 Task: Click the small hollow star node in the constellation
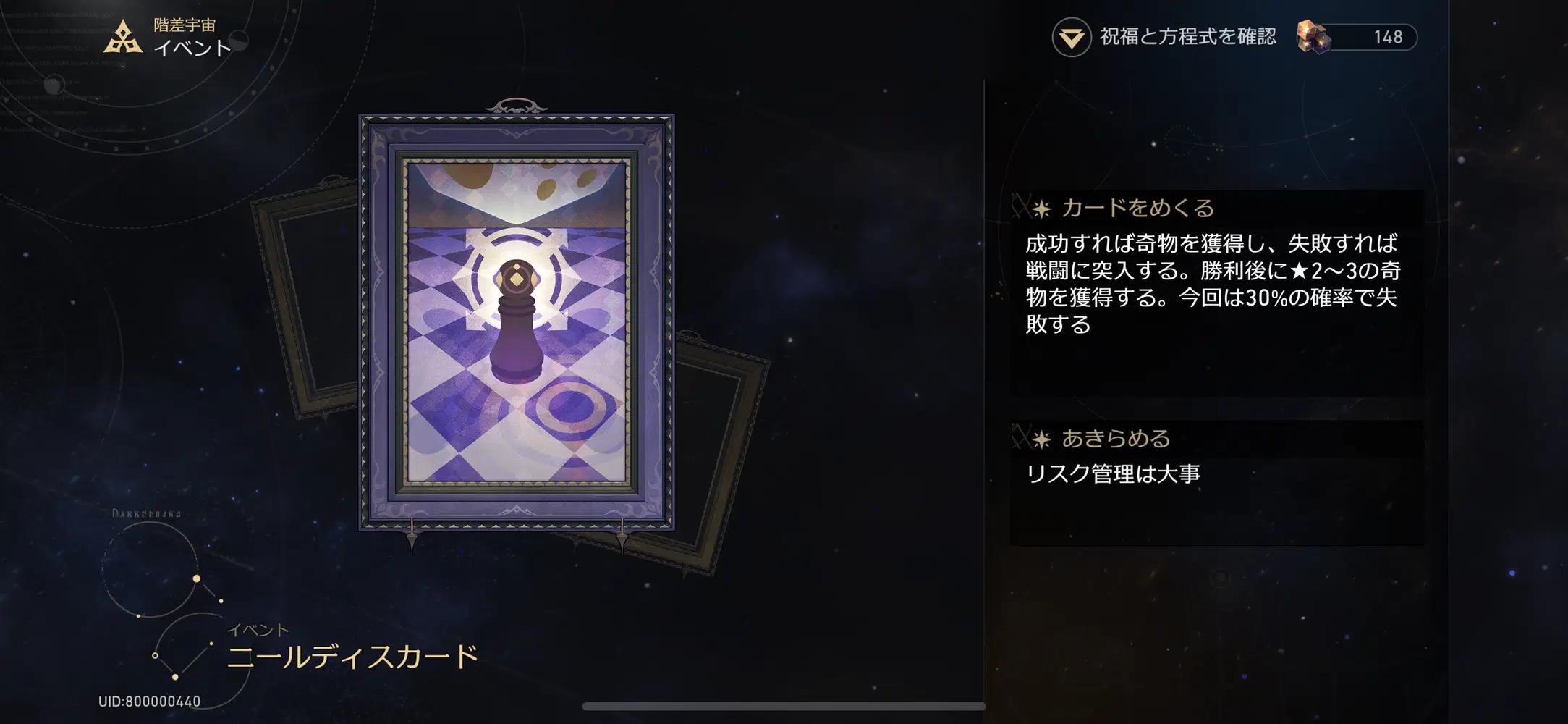pos(155,655)
